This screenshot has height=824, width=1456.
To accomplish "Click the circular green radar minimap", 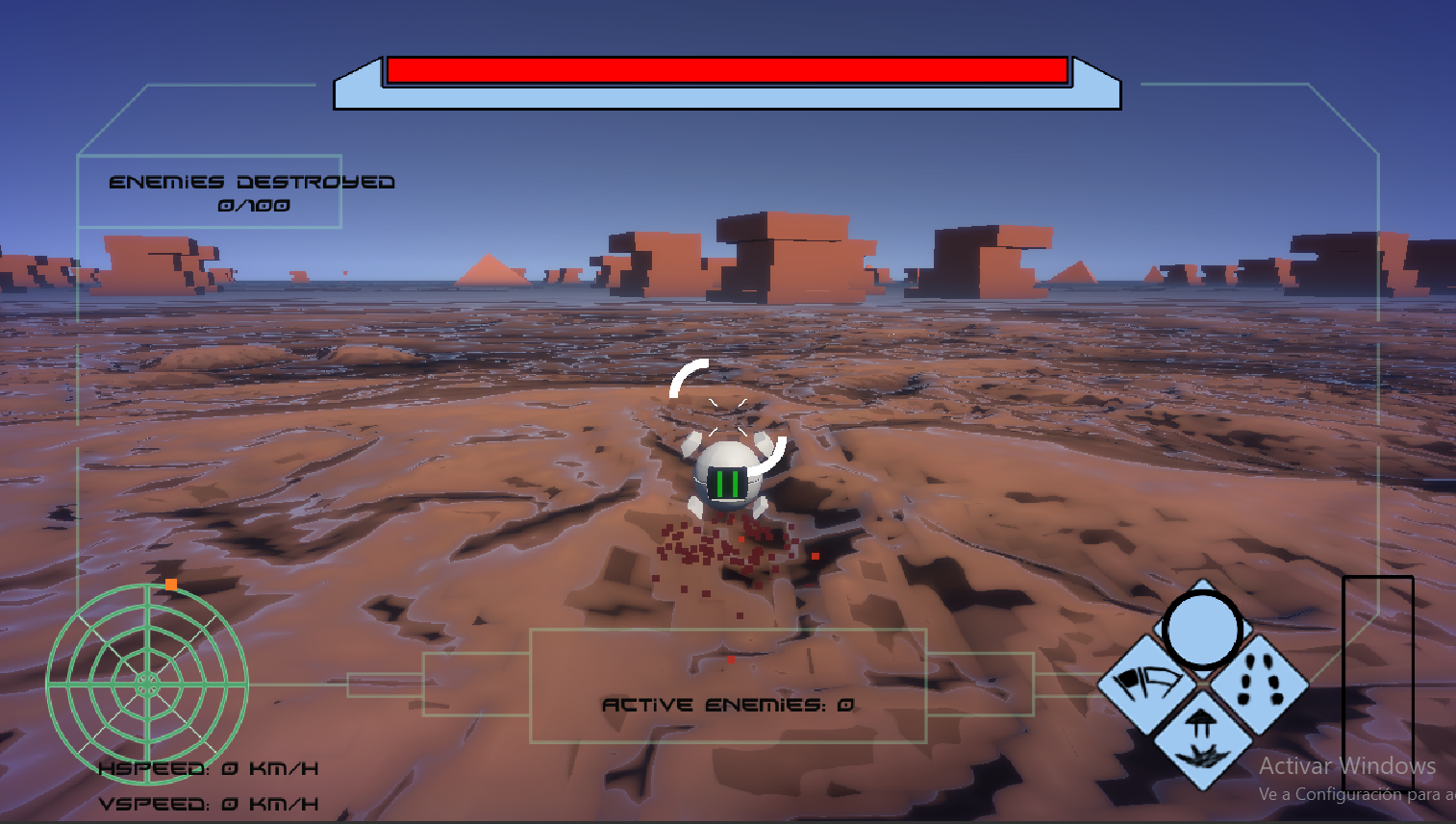I will (147, 684).
